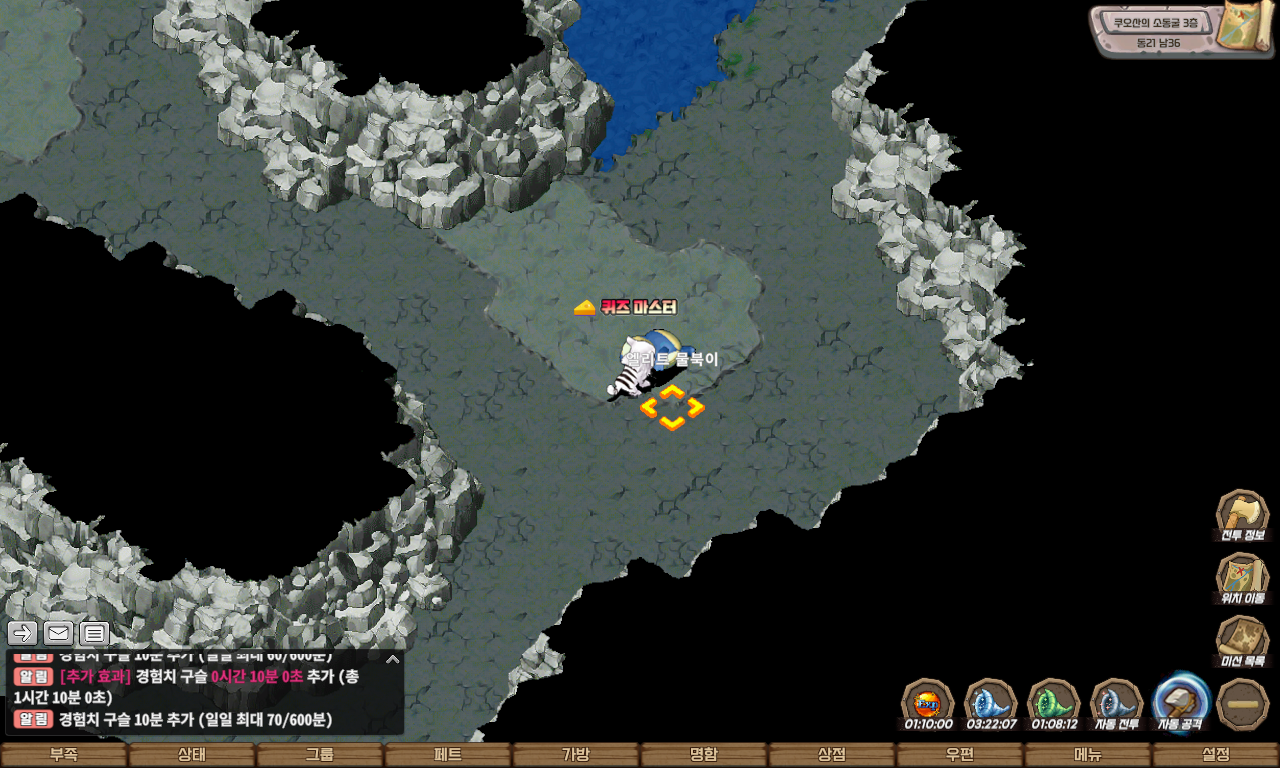Open the 상태 (status) menu
The image size is (1280, 768).
point(191,755)
